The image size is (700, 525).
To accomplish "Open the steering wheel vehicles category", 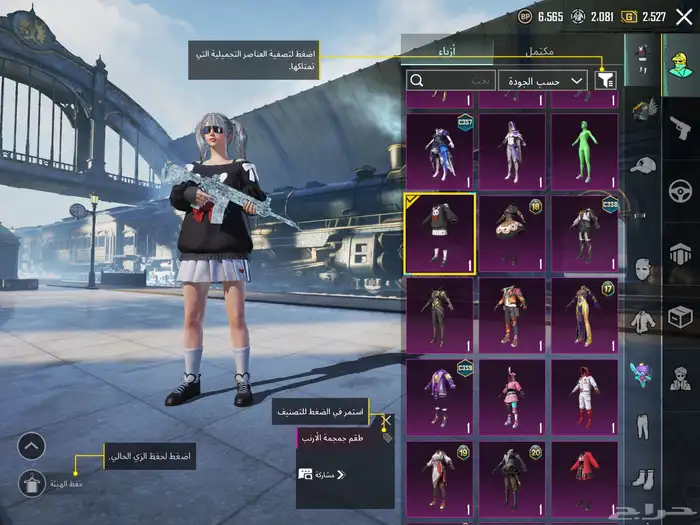I will point(679,190).
